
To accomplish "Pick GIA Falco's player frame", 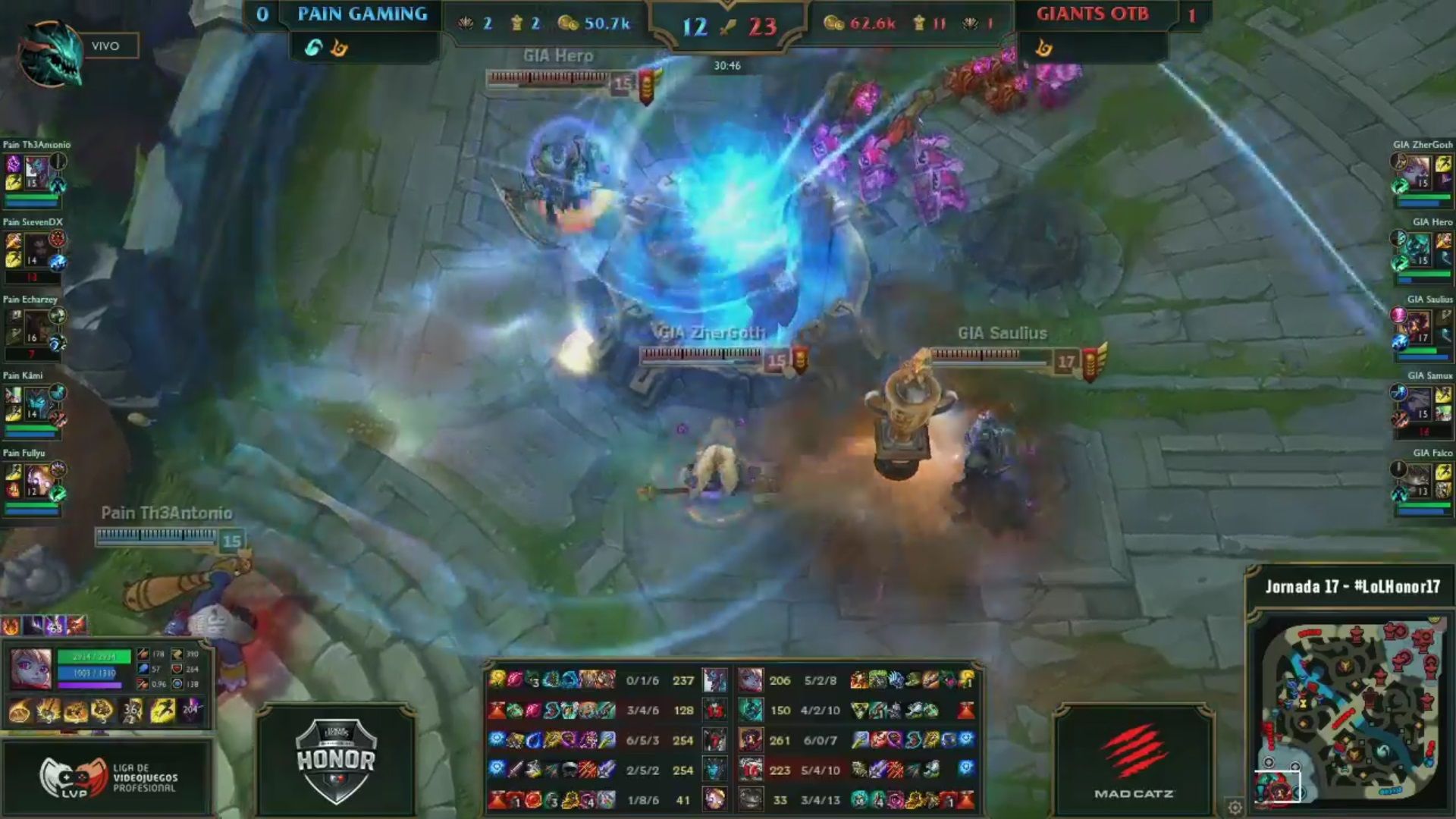I will tap(1420, 482).
